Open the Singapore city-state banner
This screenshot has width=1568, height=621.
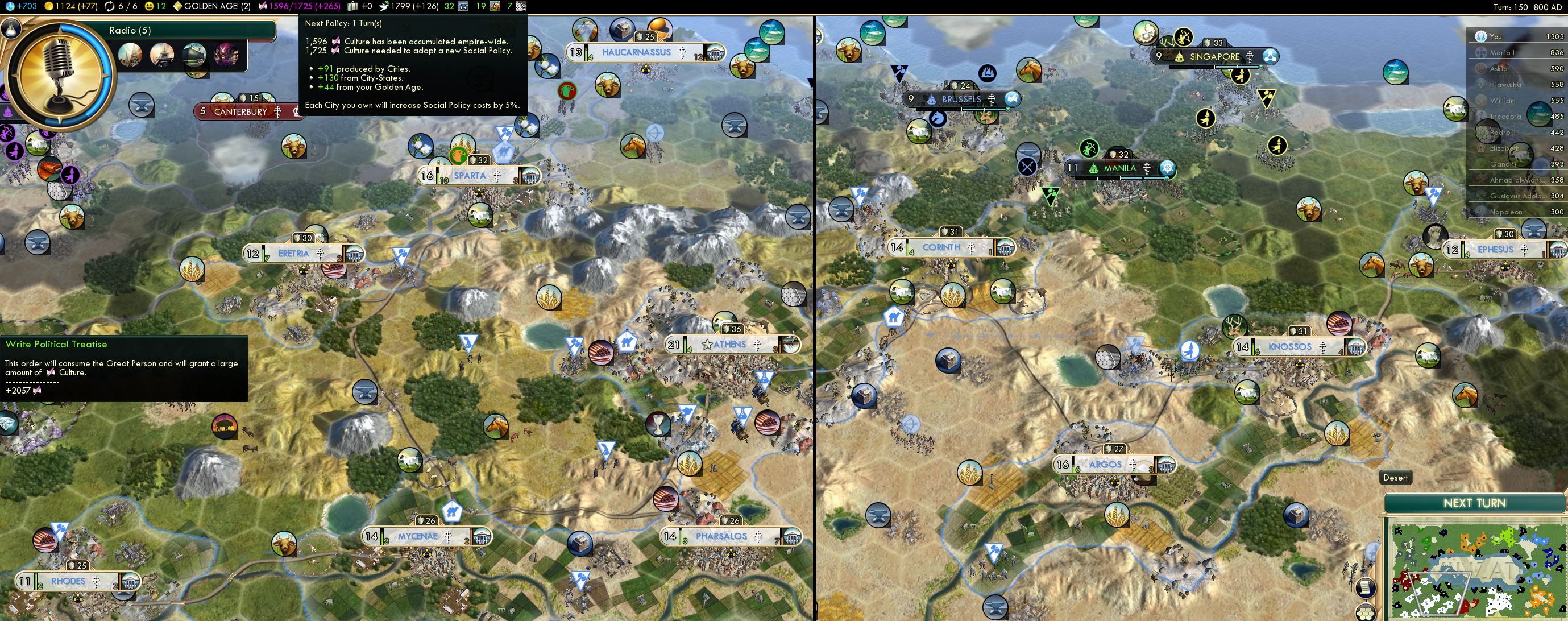coord(1214,57)
